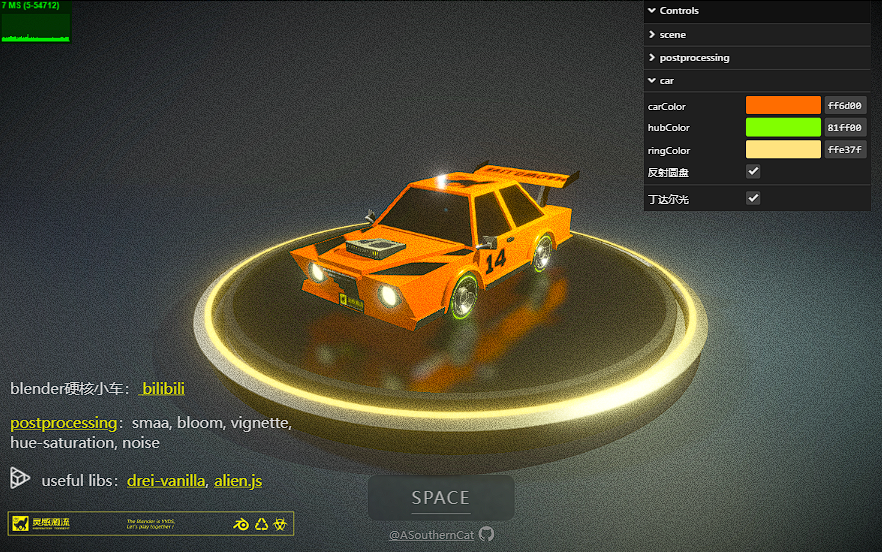882x552 pixels.
Task: Open the drei-vanilla library link
Action: click(166, 481)
